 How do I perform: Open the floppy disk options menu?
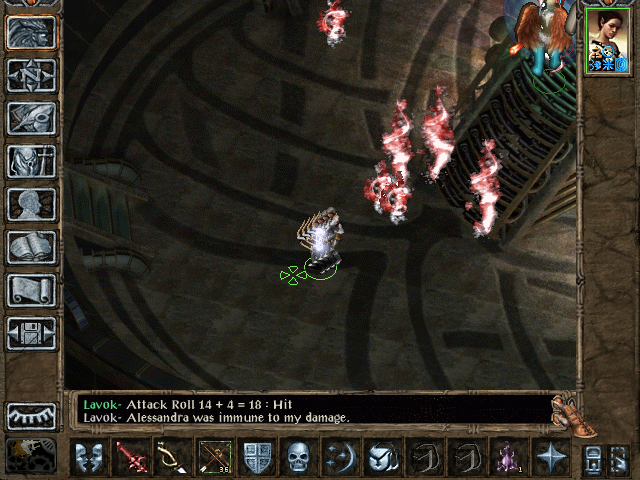[32, 333]
